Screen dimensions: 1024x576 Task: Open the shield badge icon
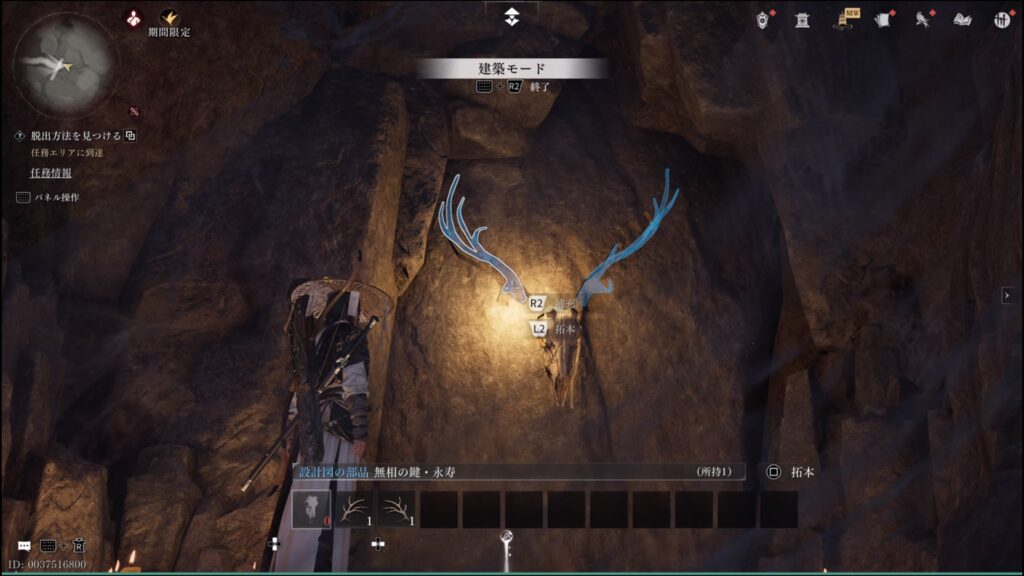tap(764, 19)
